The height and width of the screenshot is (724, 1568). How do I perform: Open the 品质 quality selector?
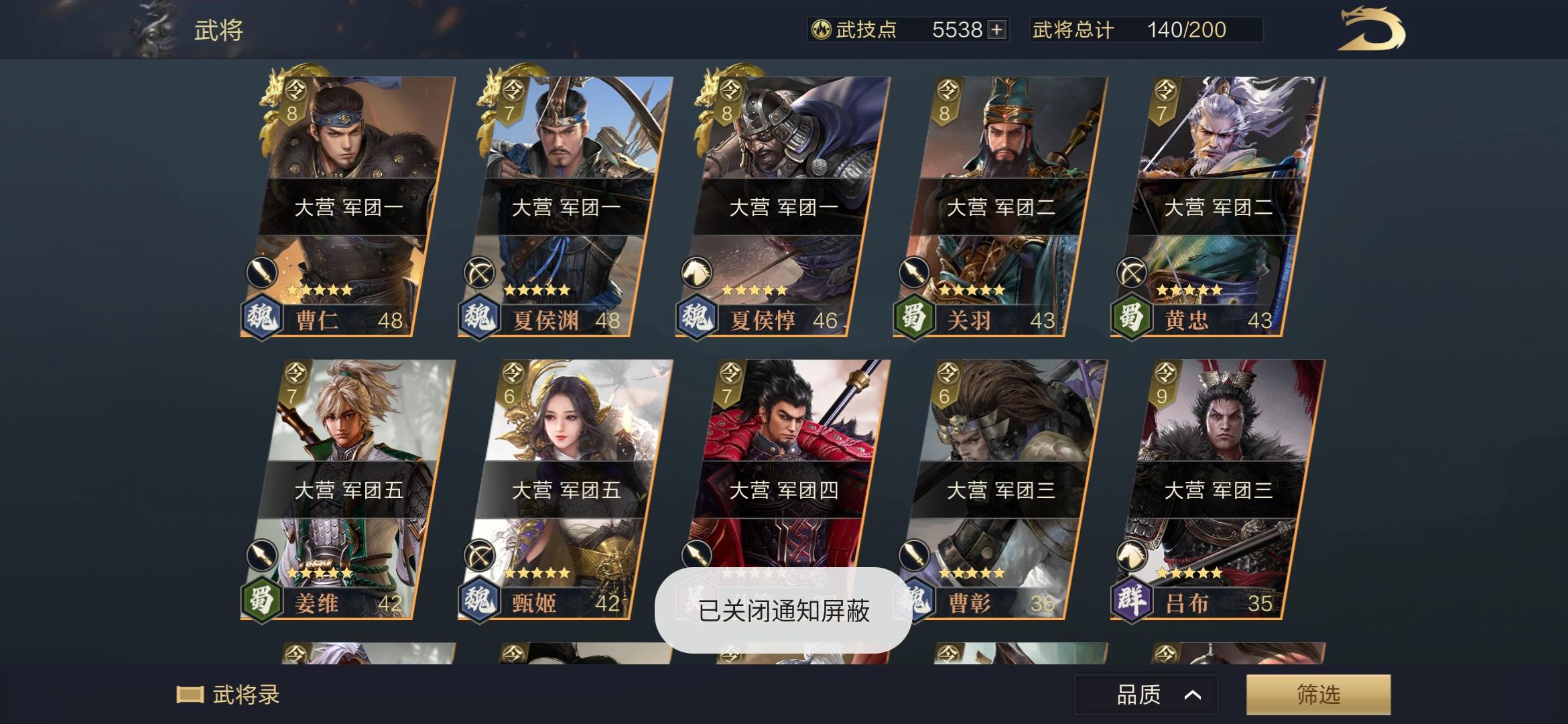click(1146, 695)
